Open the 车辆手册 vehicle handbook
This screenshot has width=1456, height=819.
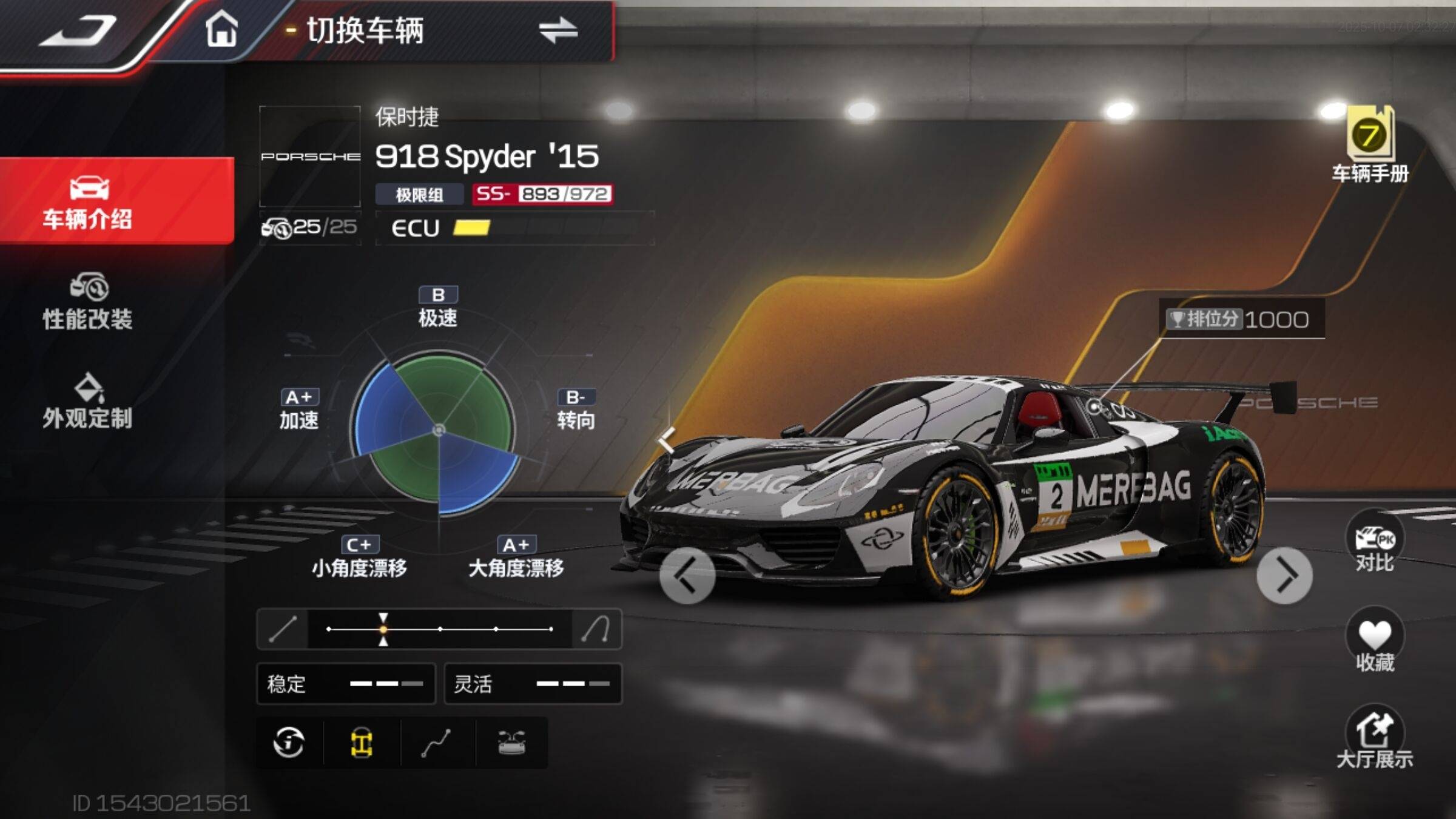click(1370, 146)
